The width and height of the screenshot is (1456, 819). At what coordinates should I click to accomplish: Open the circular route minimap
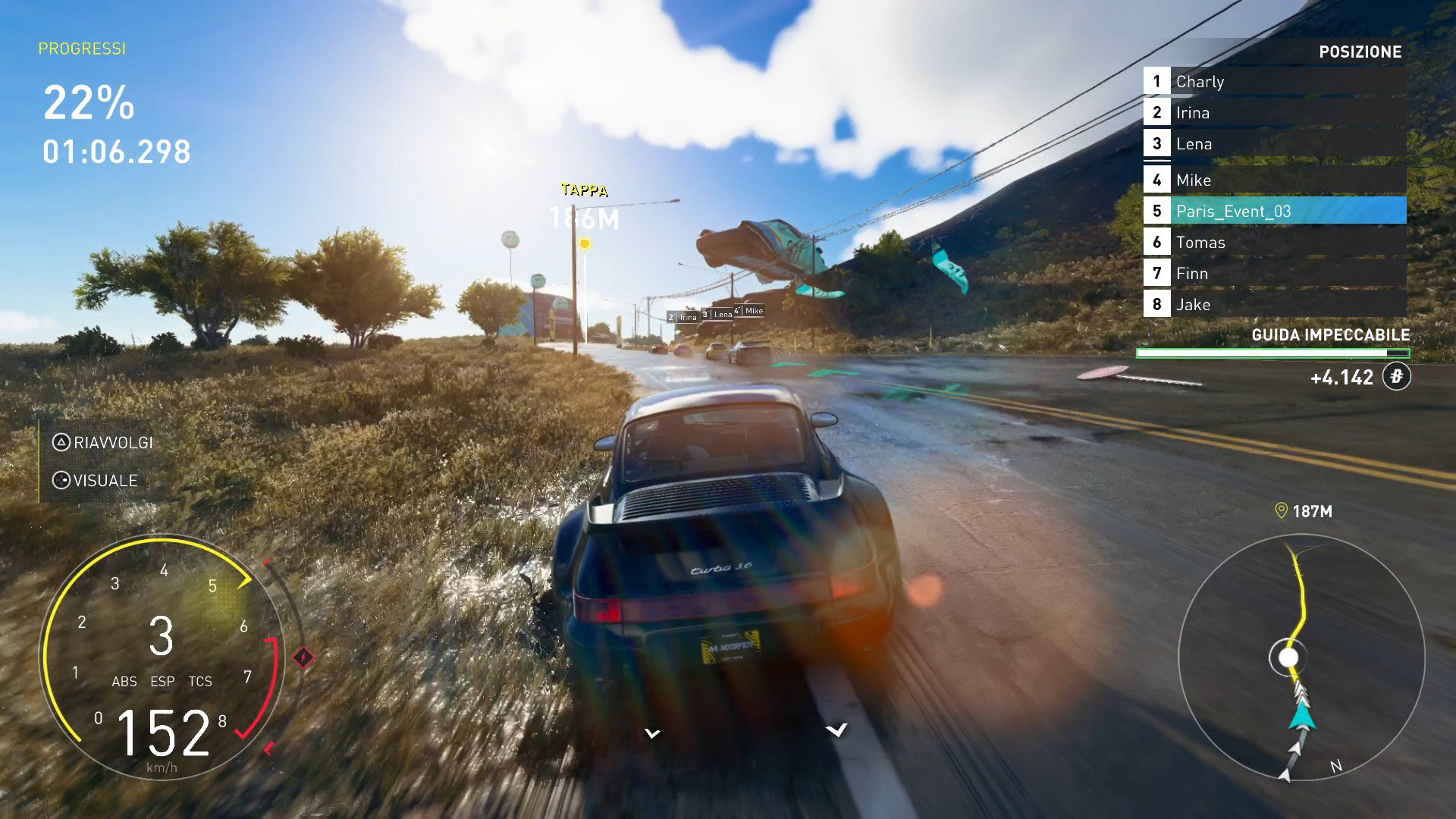1301,657
